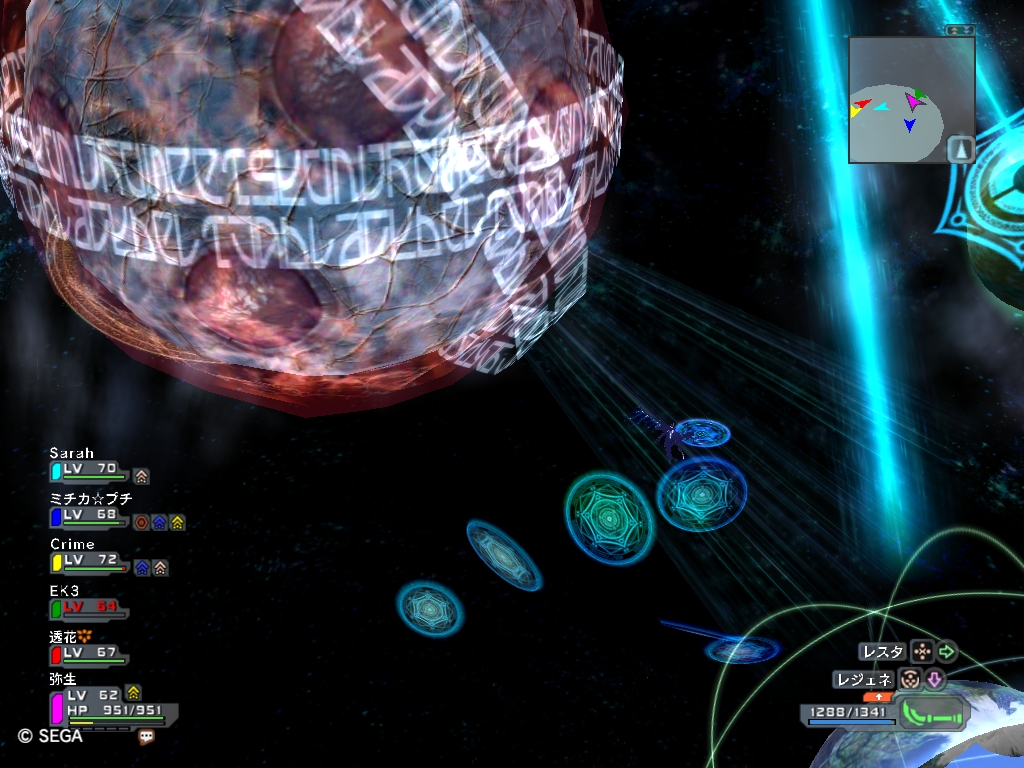Click the minimap's zoom toggle above the map

click(960, 31)
